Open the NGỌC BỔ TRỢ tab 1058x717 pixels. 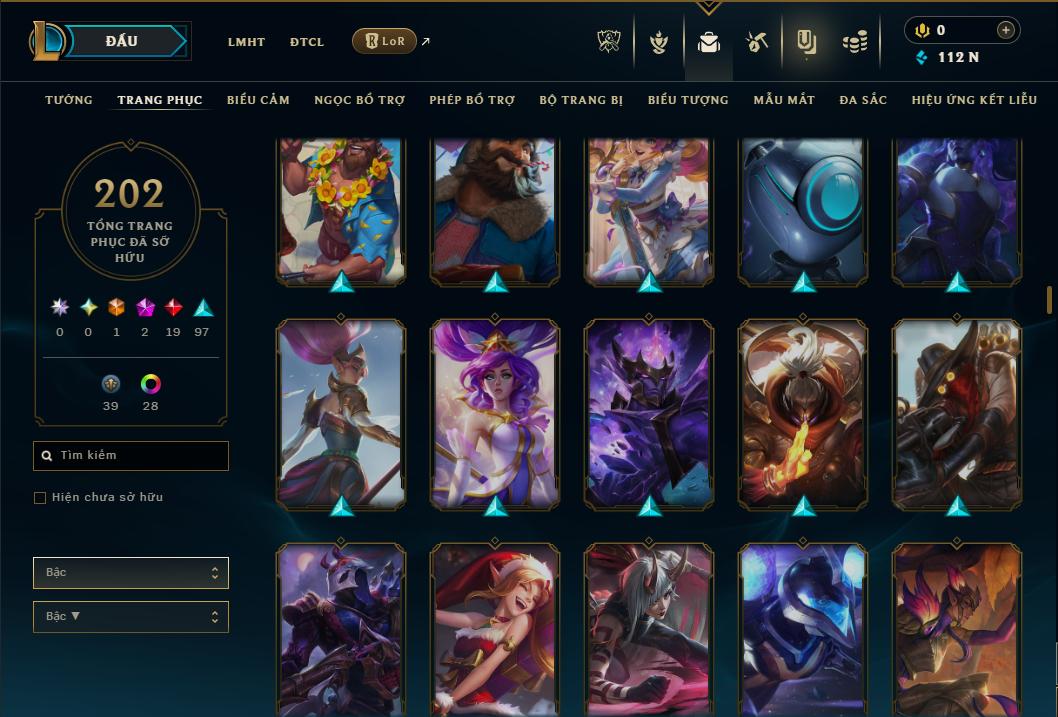pos(359,100)
